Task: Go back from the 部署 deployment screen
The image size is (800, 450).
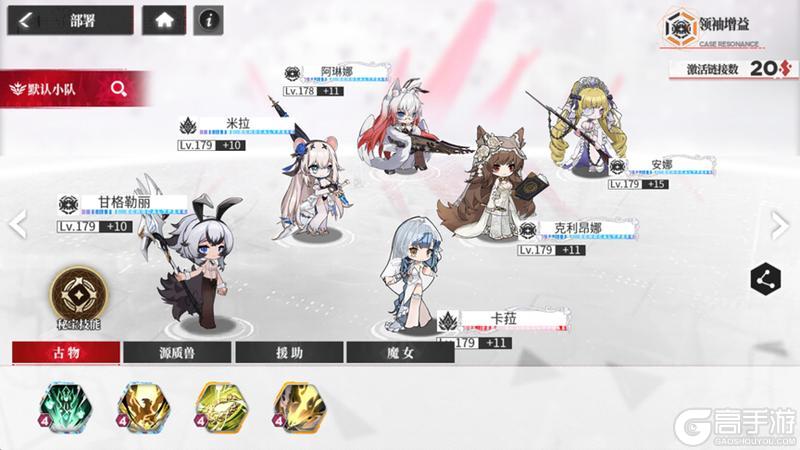Action: click(x=27, y=20)
